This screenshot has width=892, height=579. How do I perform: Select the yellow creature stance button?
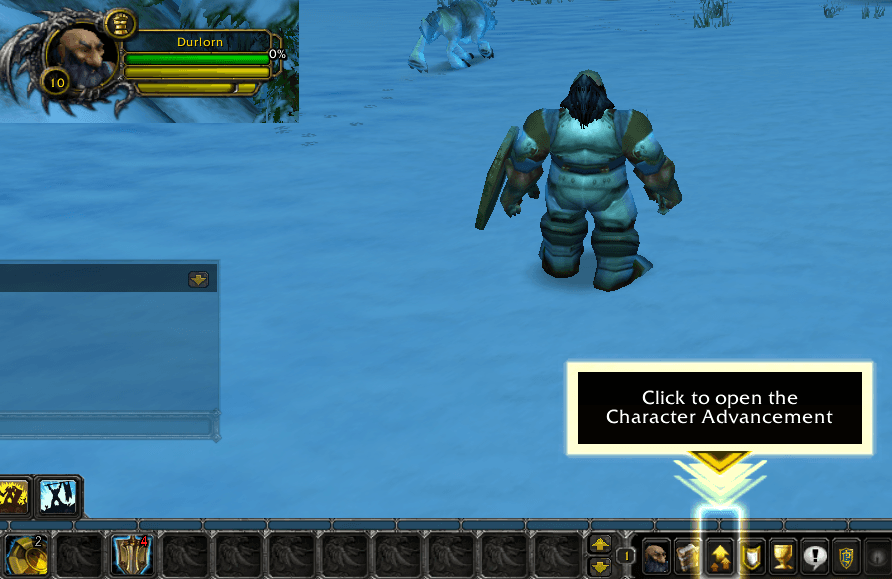(x=14, y=496)
